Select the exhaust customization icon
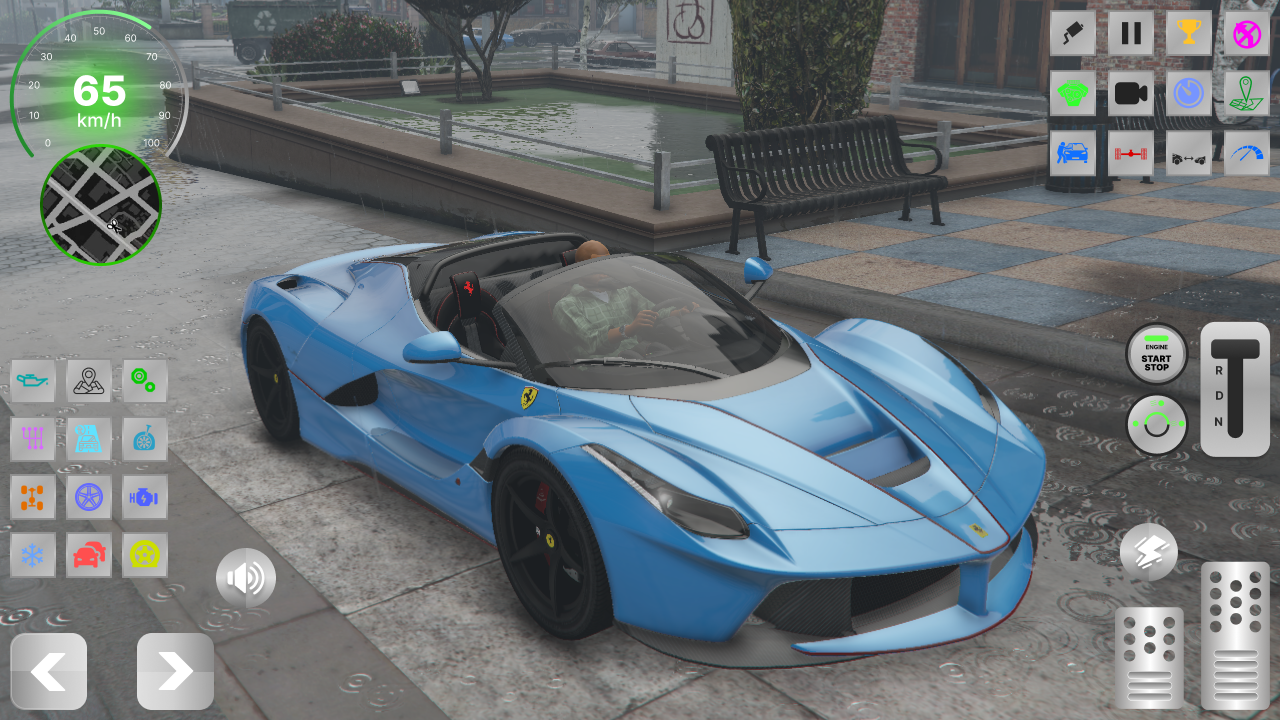The image size is (1280, 720). [x=1072, y=33]
